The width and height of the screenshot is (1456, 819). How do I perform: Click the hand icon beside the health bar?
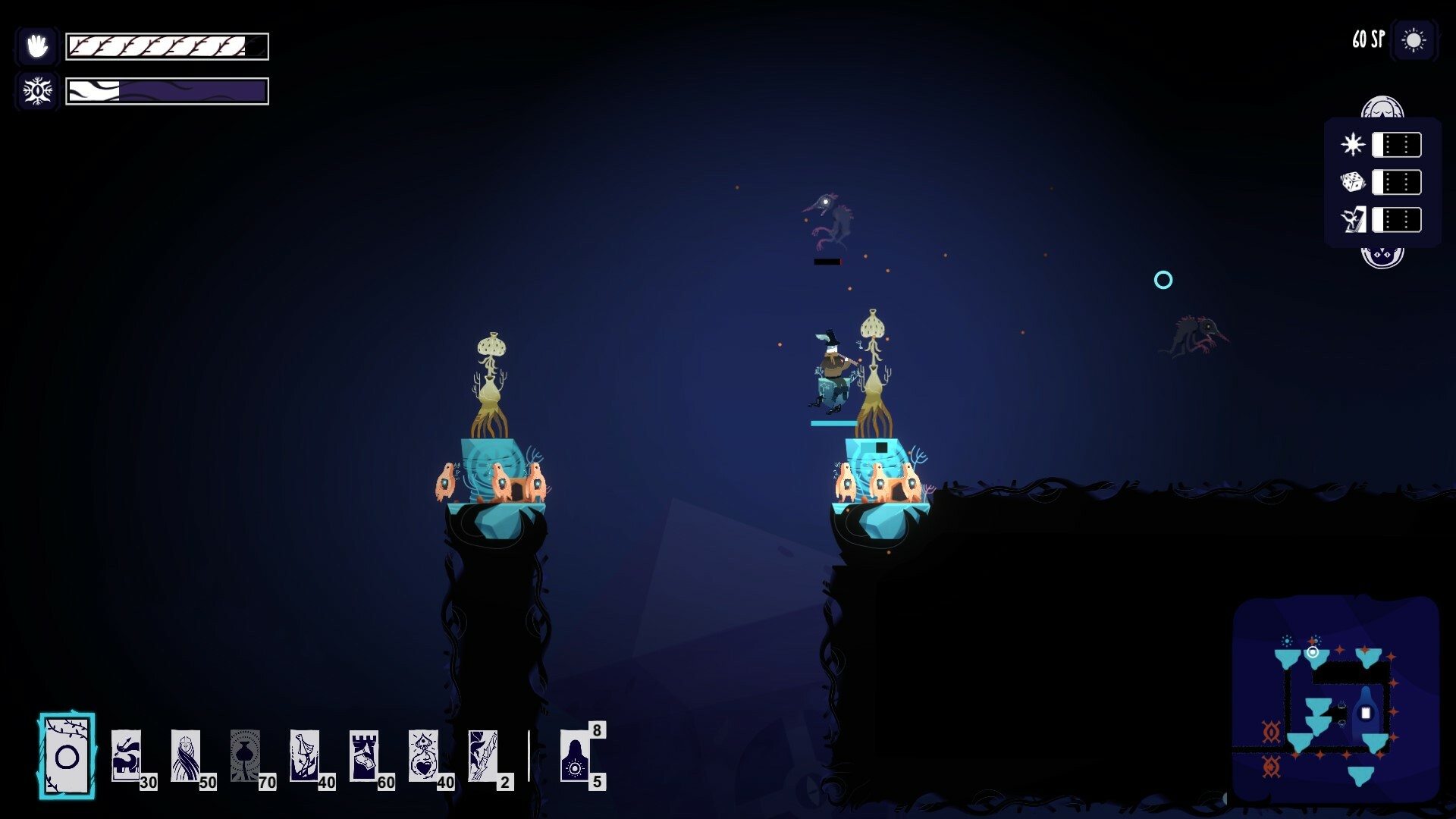point(36,45)
